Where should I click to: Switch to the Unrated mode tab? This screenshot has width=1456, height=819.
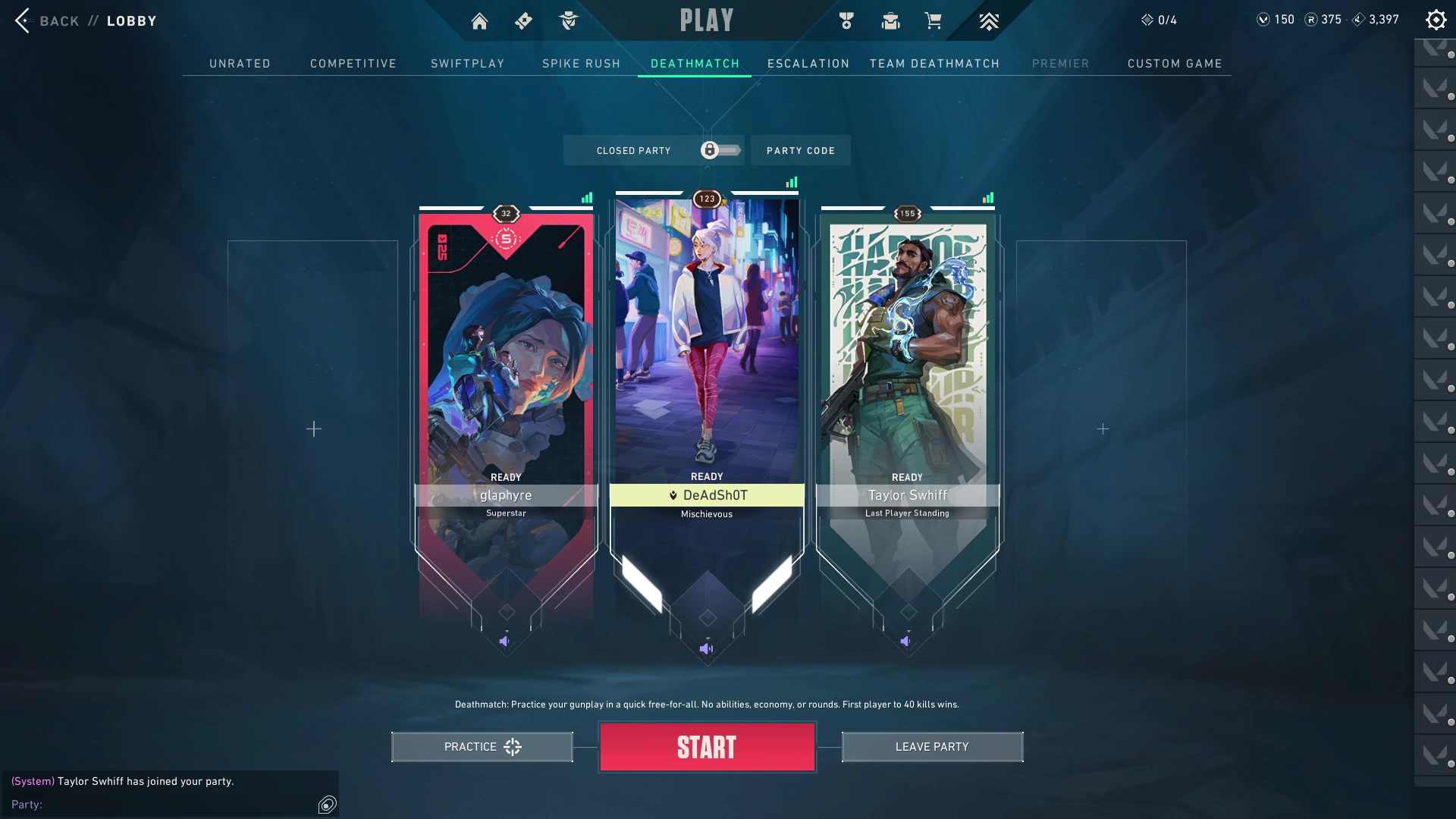240,64
